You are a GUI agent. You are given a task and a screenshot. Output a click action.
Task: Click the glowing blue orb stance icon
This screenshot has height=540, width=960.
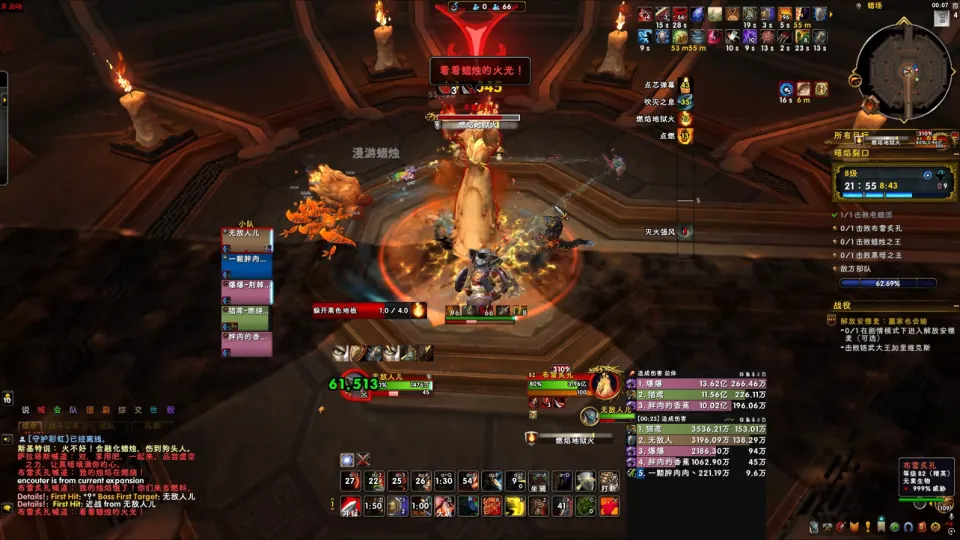pos(347,460)
